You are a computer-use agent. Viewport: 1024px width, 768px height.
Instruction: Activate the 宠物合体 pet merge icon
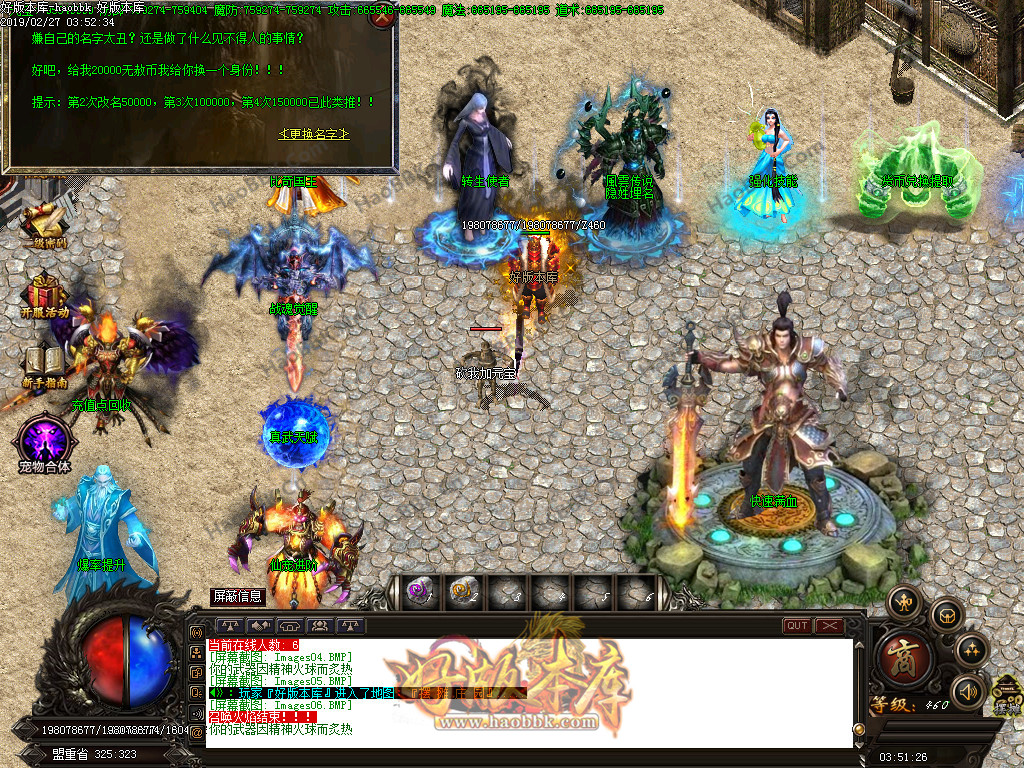pos(44,440)
